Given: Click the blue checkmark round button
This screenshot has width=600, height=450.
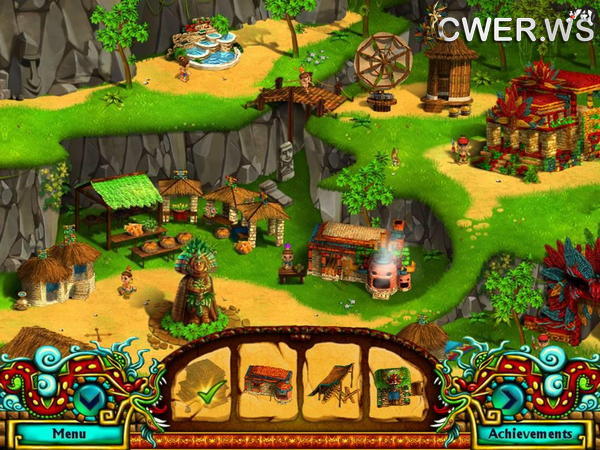Looking at the screenshot, I should pyautogui.click(x=89, y=398).
